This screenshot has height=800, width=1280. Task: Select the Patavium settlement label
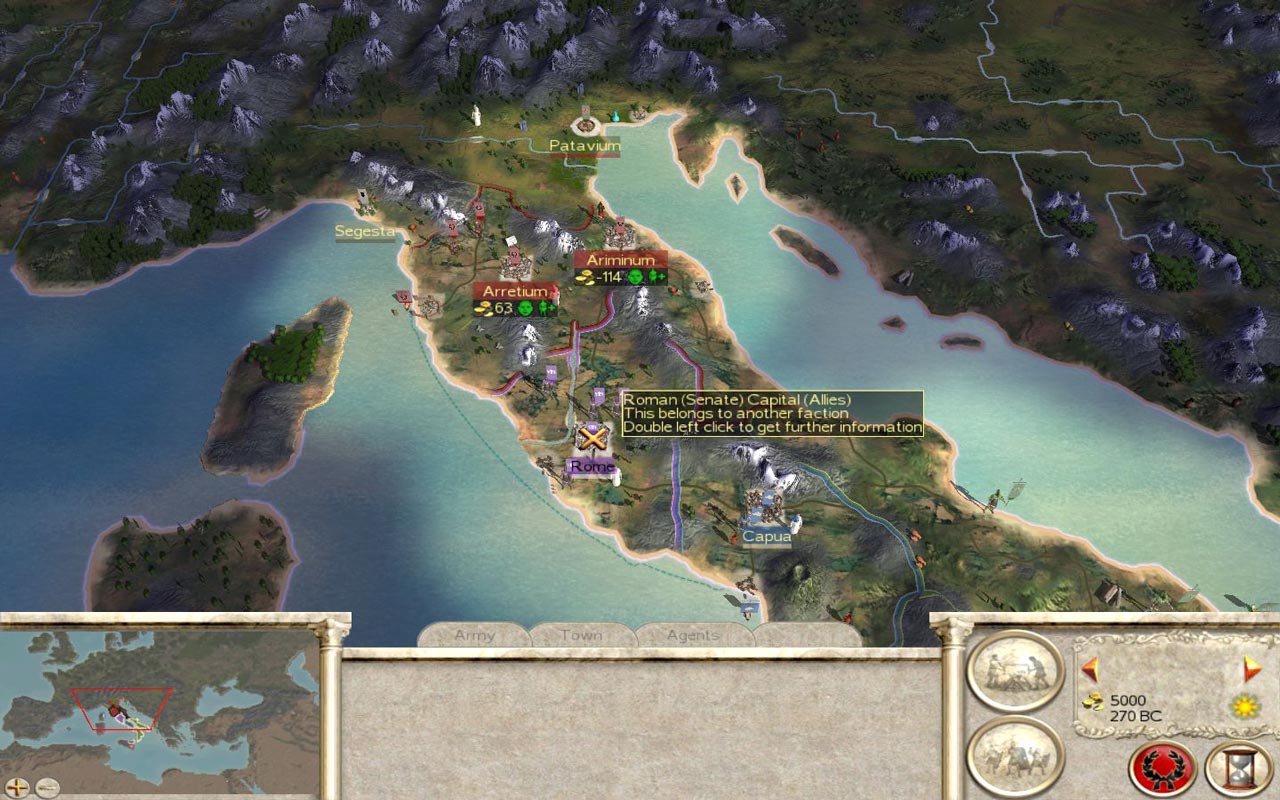coord(585,146)
